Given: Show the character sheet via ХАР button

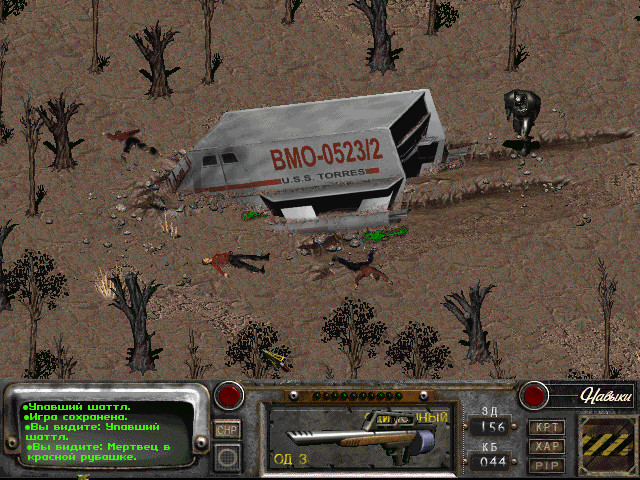Looking at the screenshot, I should 547,447.
